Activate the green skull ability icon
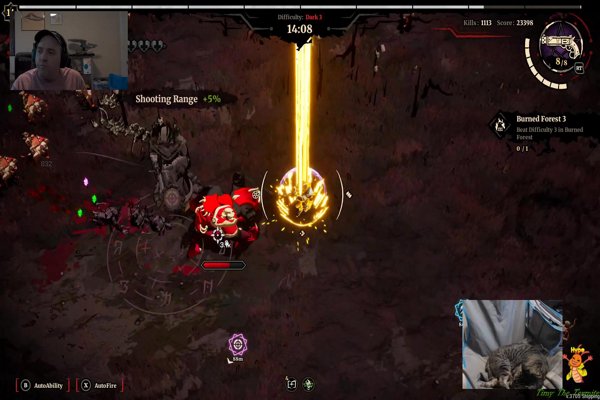Viewport: 600px width, 400px height. [309, 384]
